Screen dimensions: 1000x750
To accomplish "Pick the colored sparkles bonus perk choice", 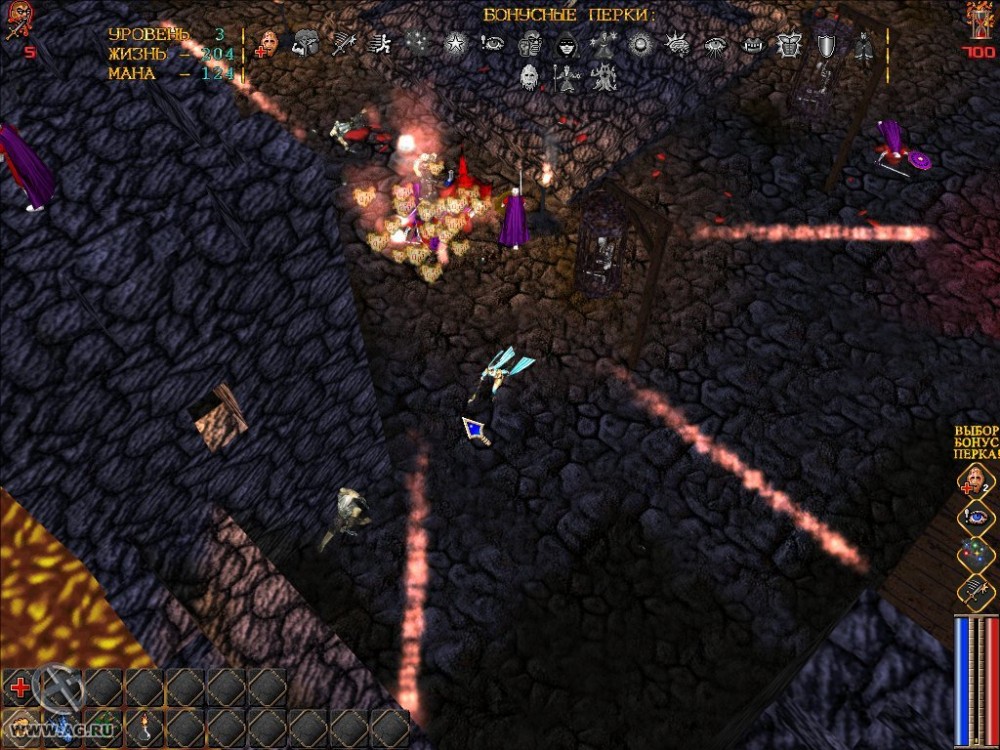I will click(974, 553).
